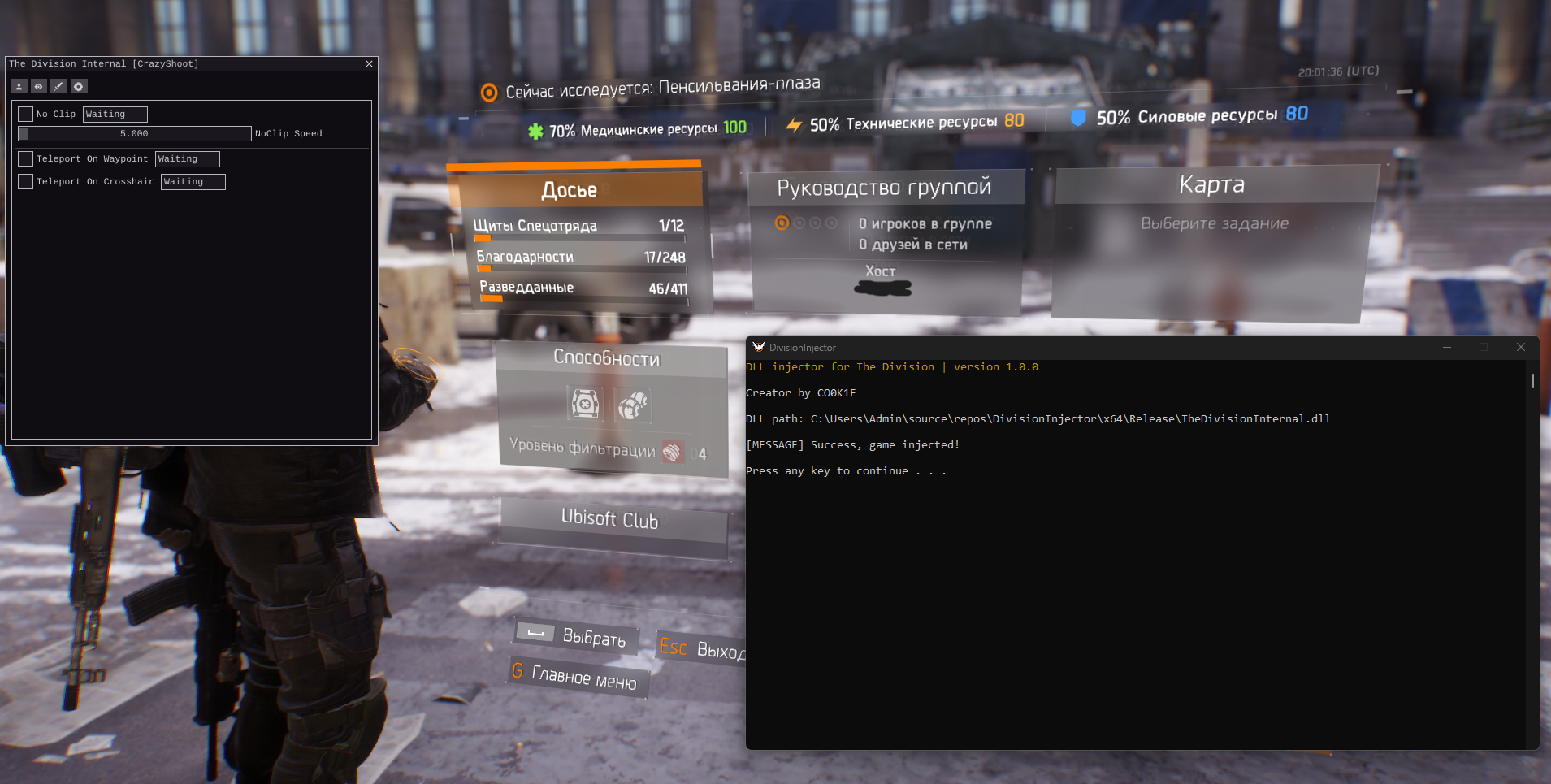Select the player tab icon in CrazyShoot menu

point(19,86)
